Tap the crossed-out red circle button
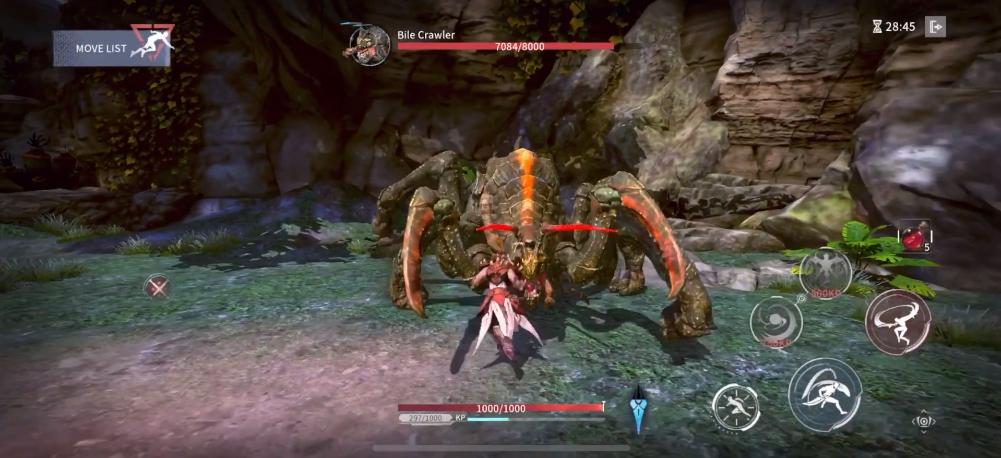1001x458 pixels. tap(156, 287)
